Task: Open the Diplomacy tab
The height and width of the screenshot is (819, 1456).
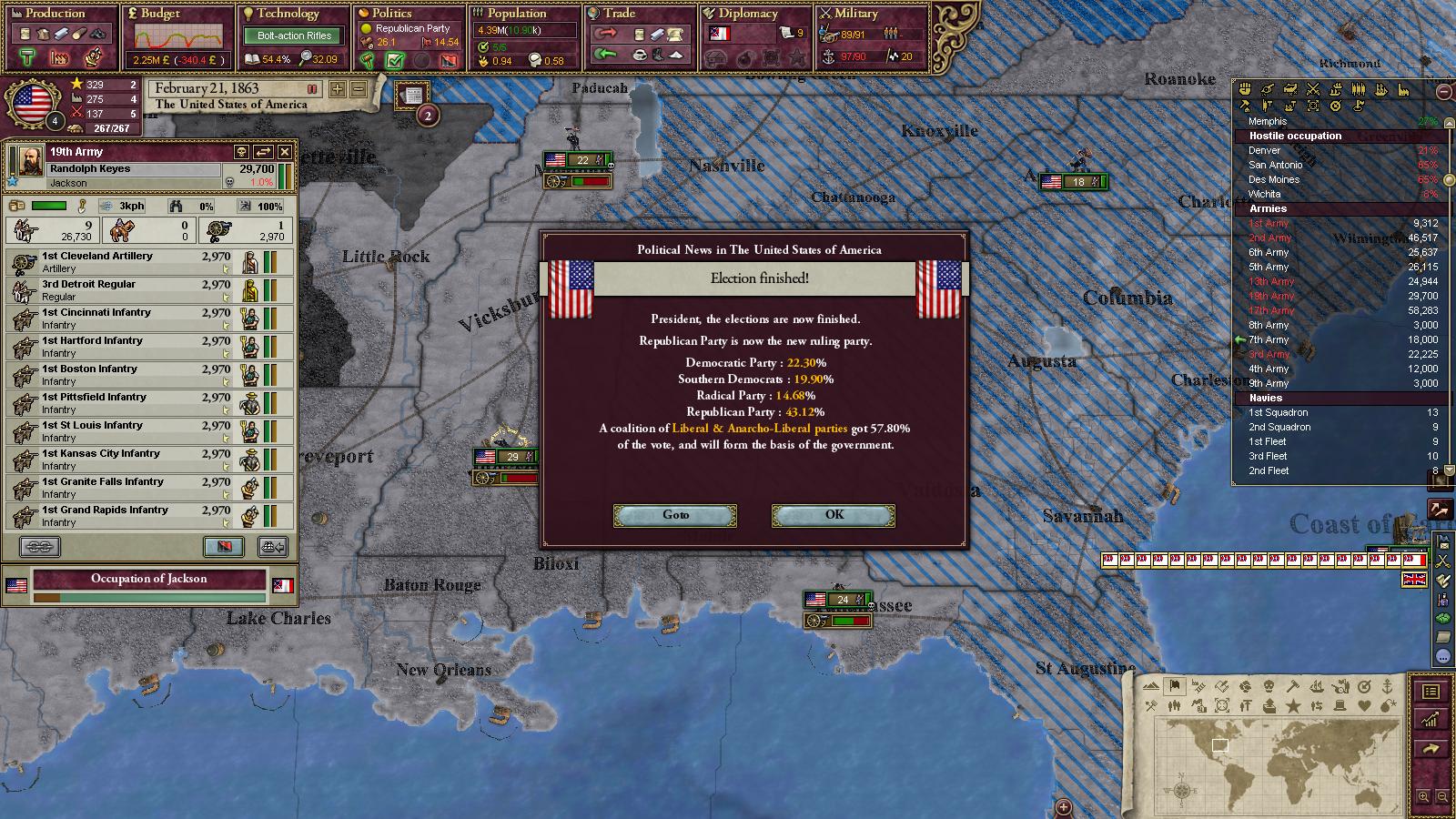Action: coord(748,14)
